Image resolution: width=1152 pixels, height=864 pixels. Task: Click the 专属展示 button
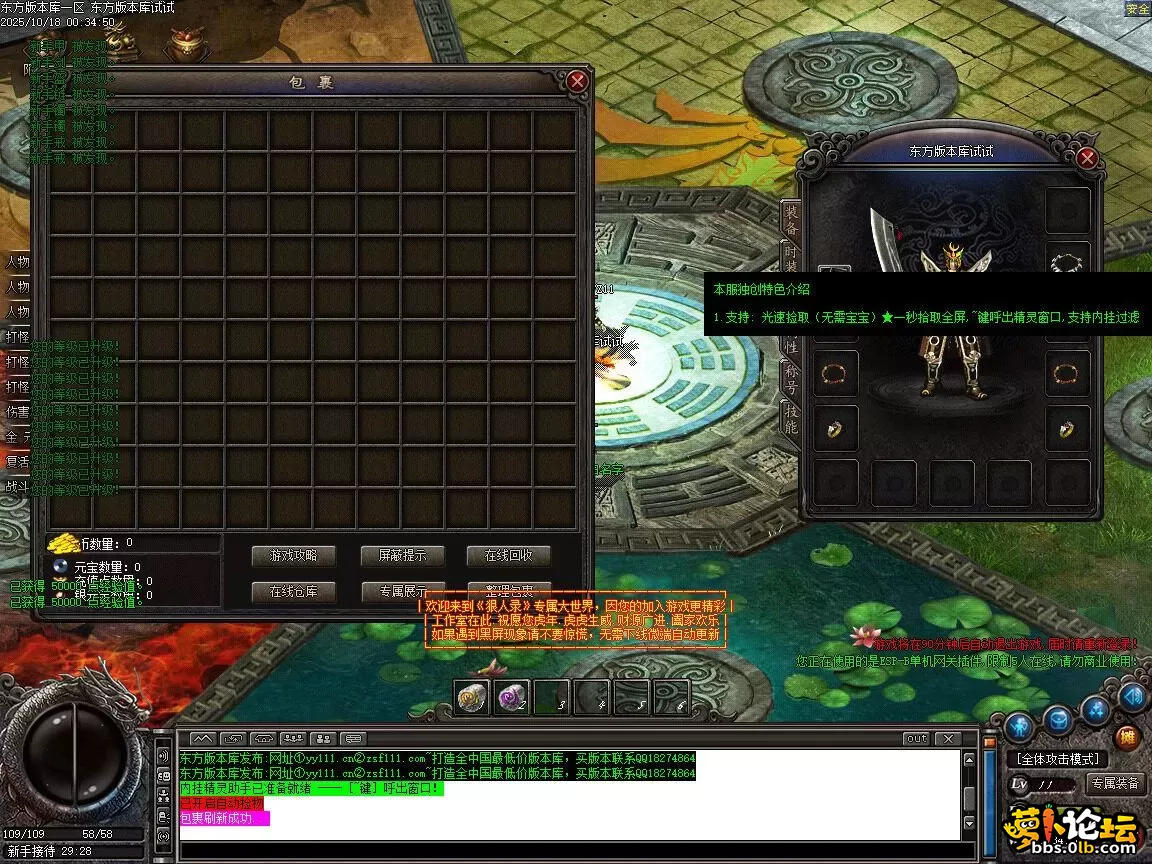[401, 591]
